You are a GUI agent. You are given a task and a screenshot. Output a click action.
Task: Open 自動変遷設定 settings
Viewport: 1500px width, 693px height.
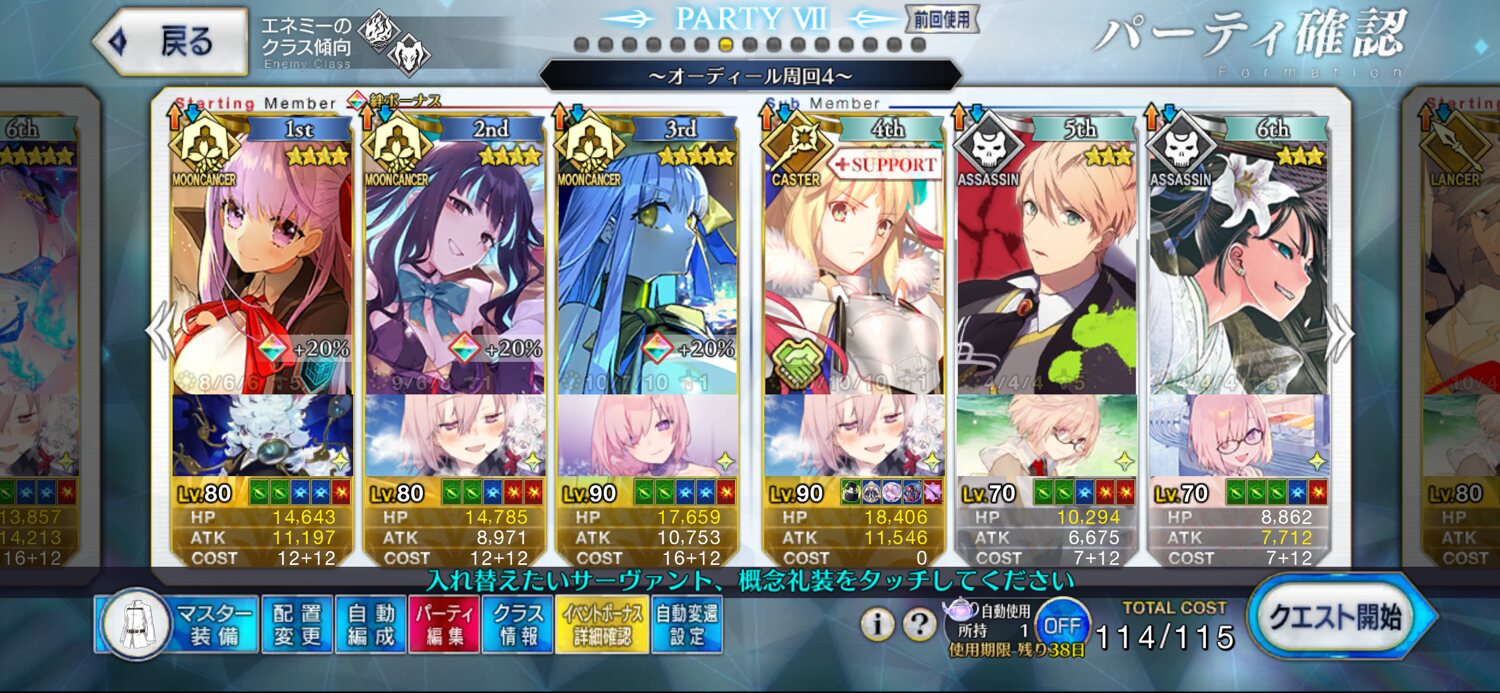click(x=687, y=625)
